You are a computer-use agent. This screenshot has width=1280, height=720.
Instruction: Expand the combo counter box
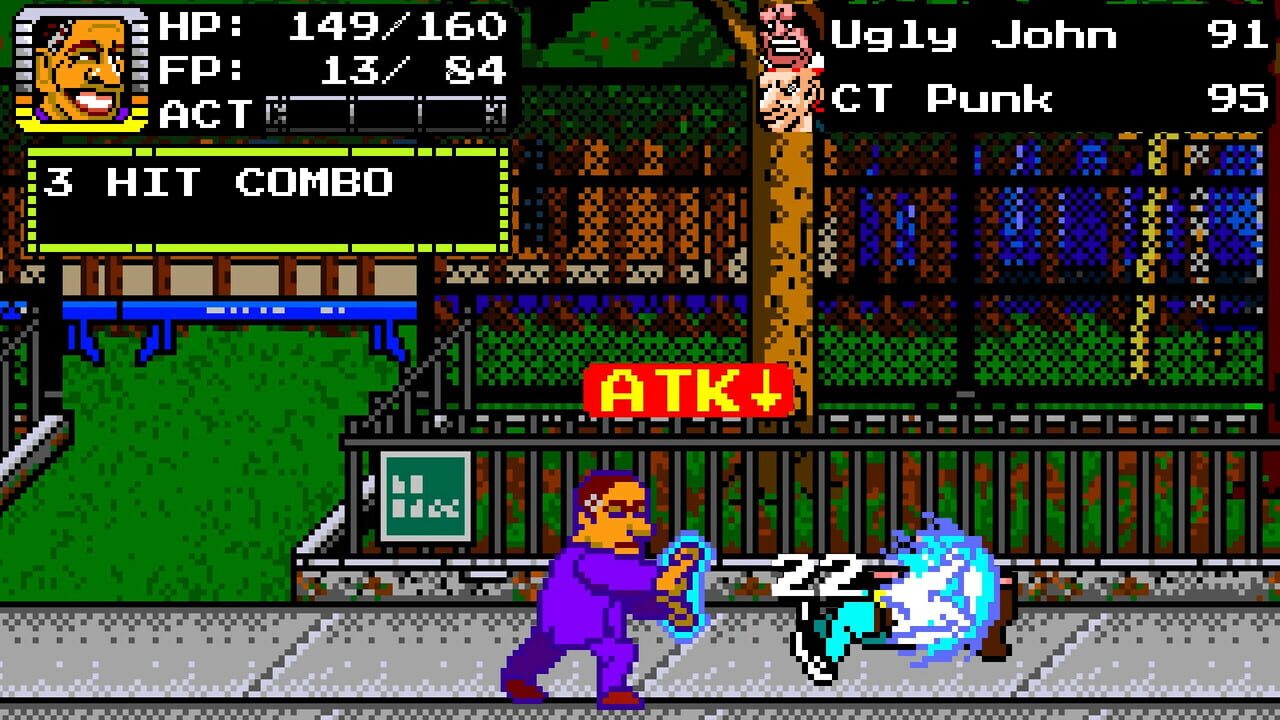(260, 200)
